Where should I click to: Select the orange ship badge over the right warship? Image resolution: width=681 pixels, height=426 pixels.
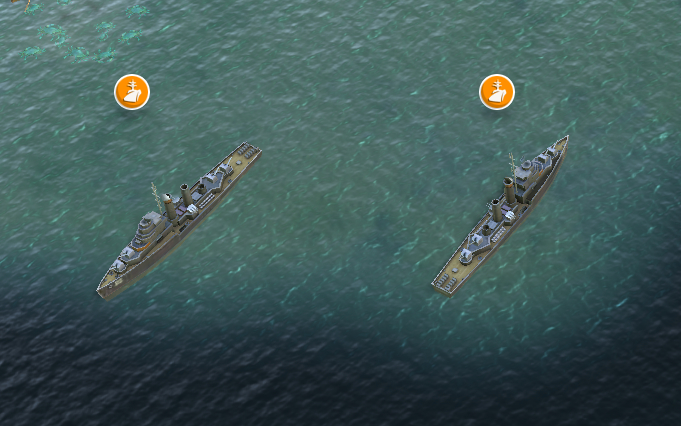[x=497, y=92]
